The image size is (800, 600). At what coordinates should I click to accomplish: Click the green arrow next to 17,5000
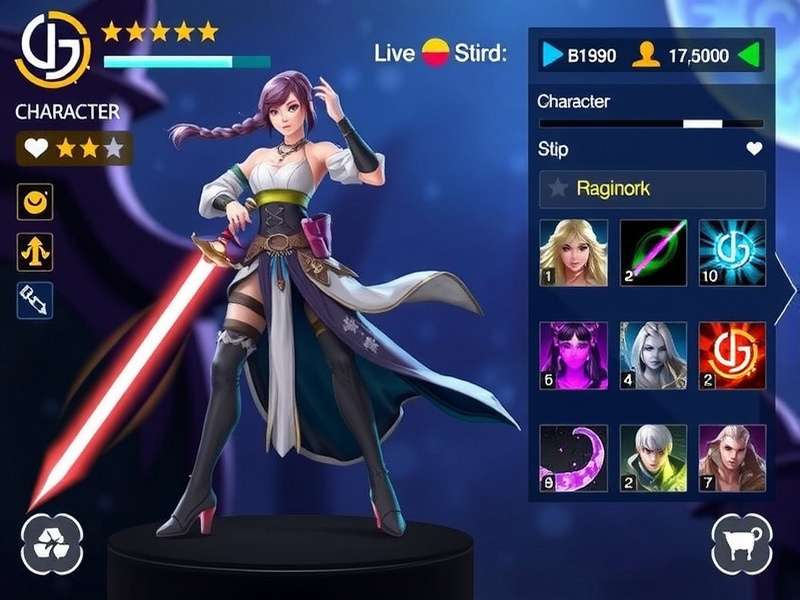click(749, 55)
